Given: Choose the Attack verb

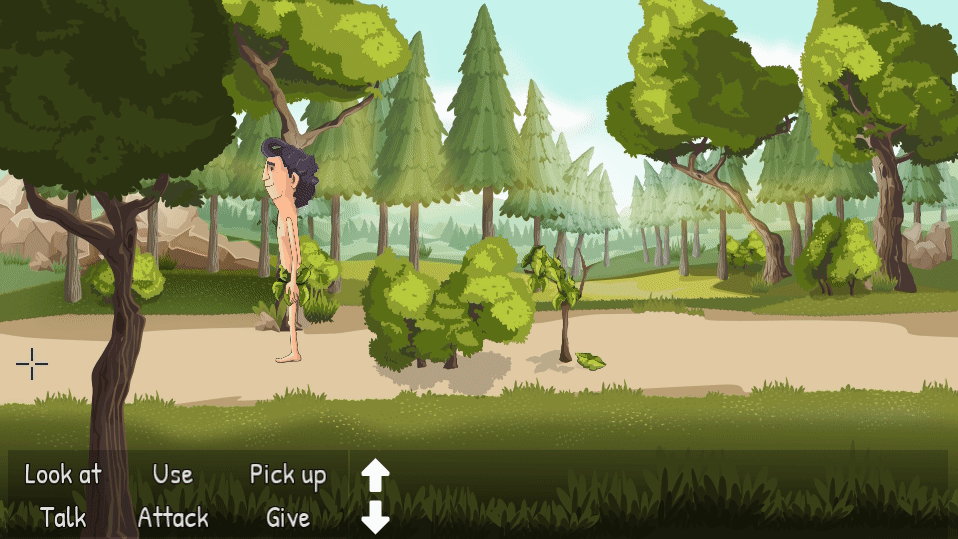Looking at the screenshot, I should point(173,518).
